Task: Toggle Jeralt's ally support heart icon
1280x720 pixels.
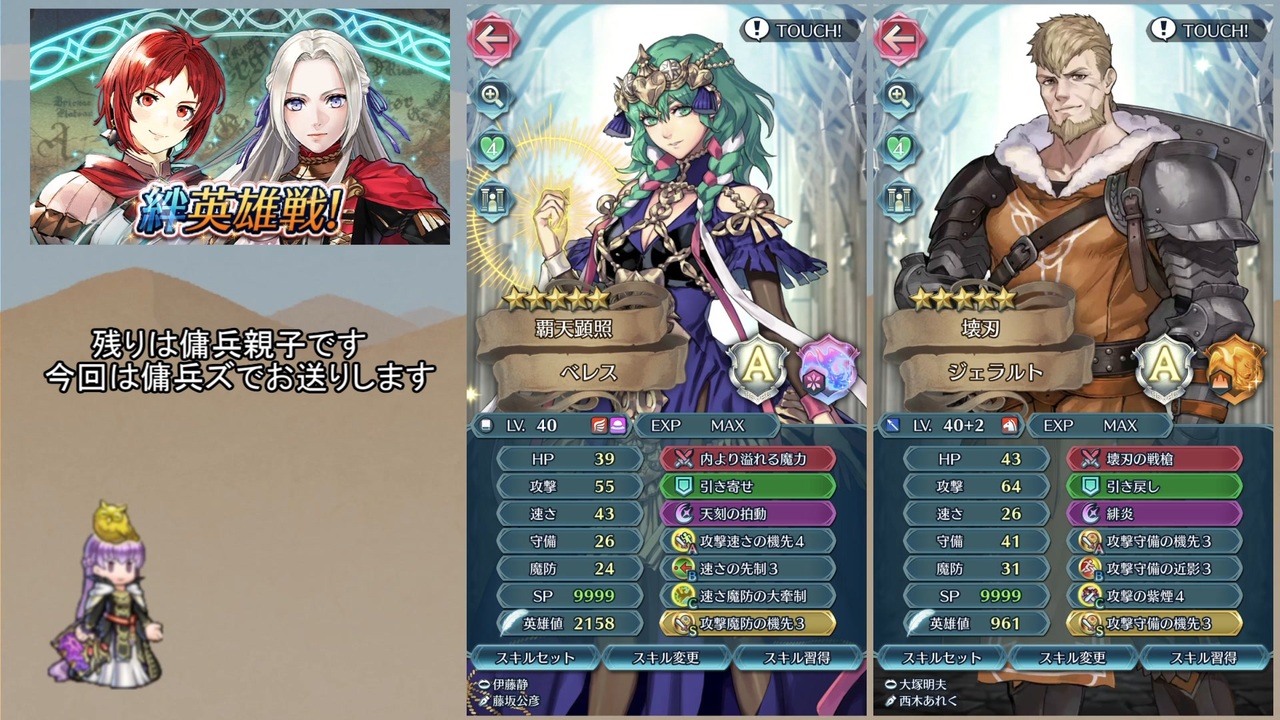Action: (901, 148)
